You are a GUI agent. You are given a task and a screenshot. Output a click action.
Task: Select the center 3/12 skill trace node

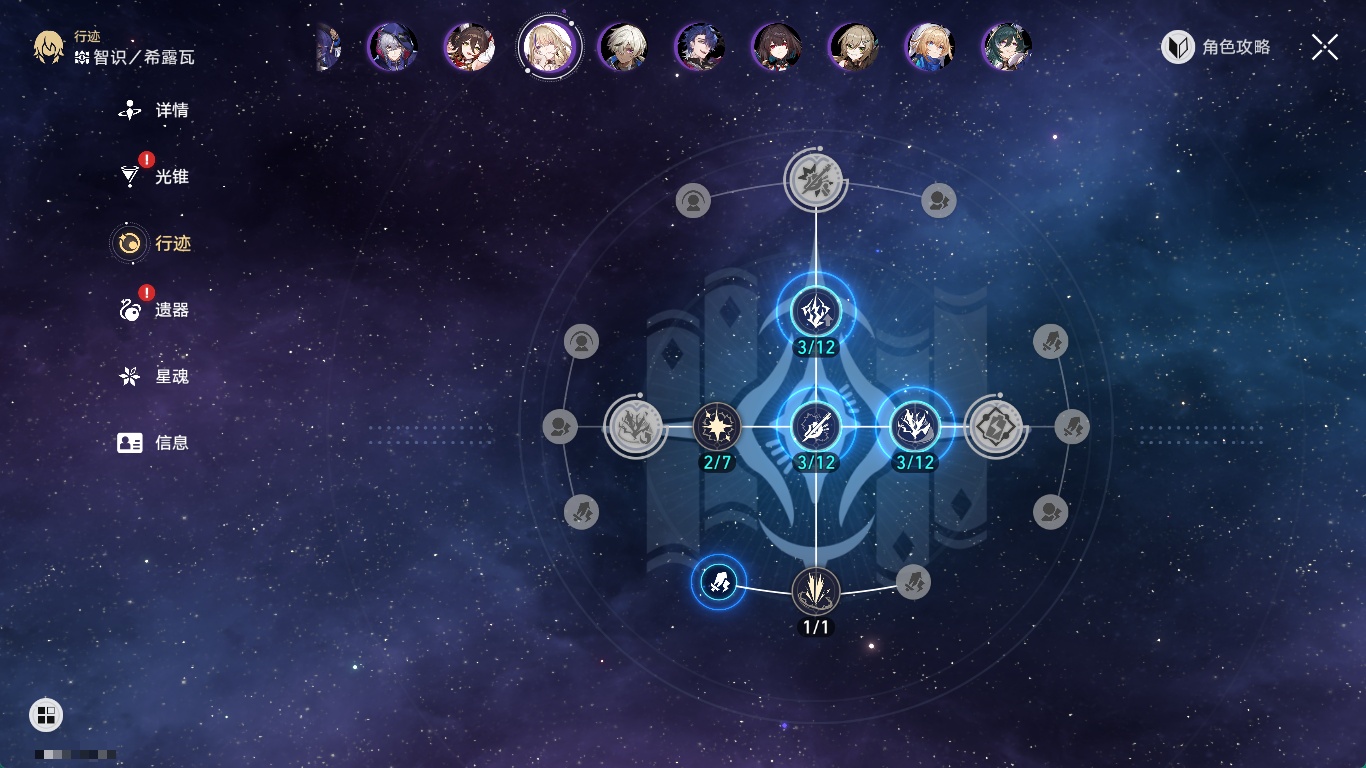pyautogui.click(x=816, y=427)
